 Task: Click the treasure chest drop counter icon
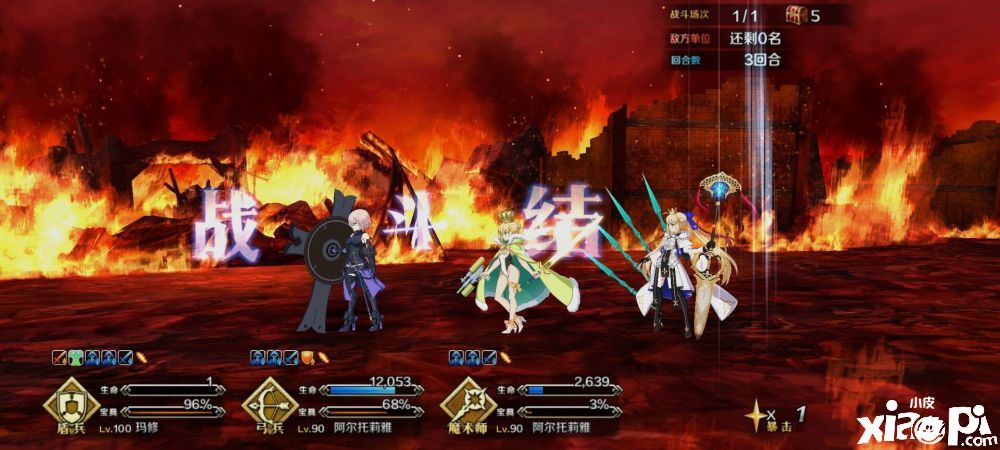796,15
